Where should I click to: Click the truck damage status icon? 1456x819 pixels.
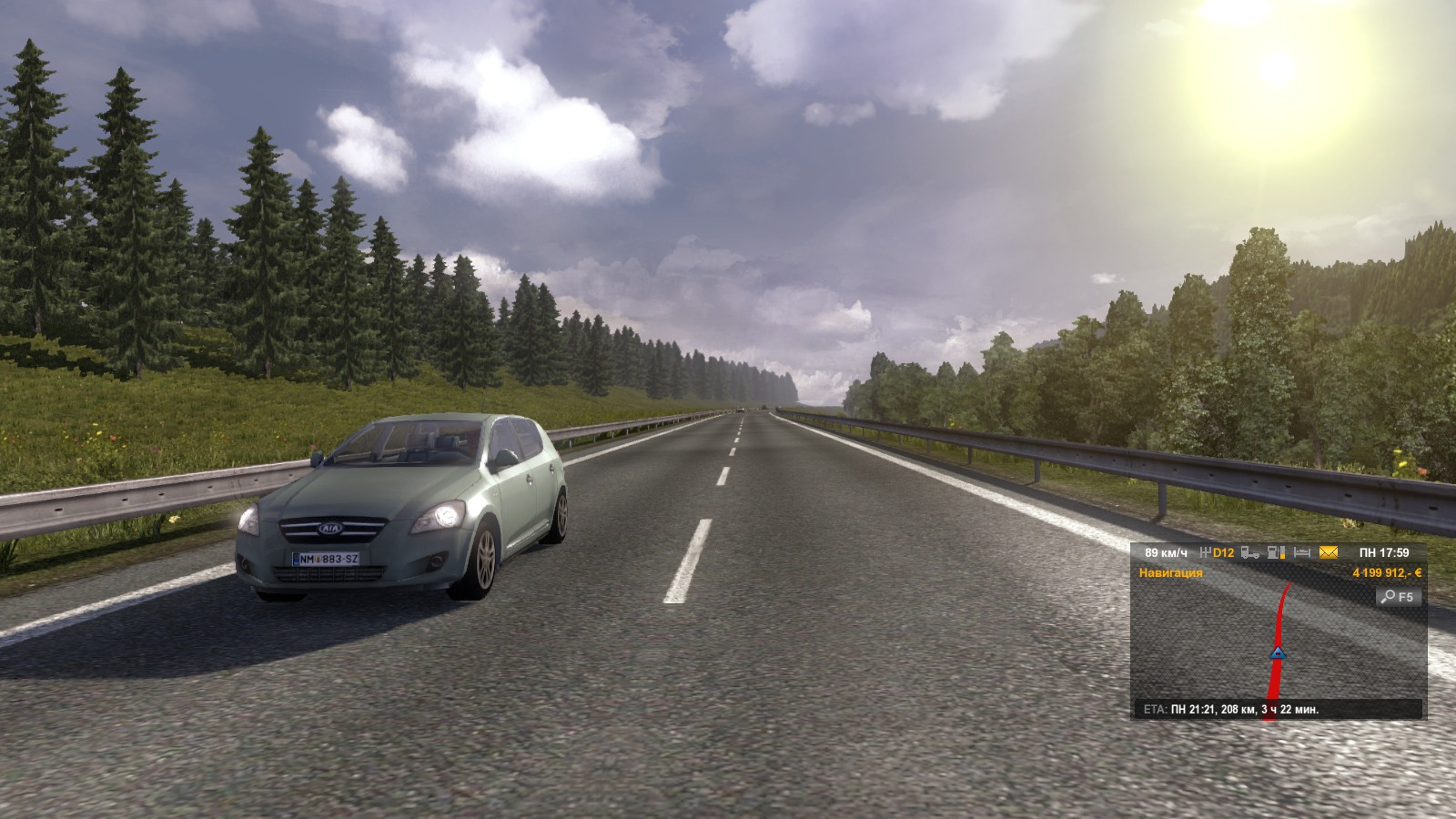pos(1250,552)
